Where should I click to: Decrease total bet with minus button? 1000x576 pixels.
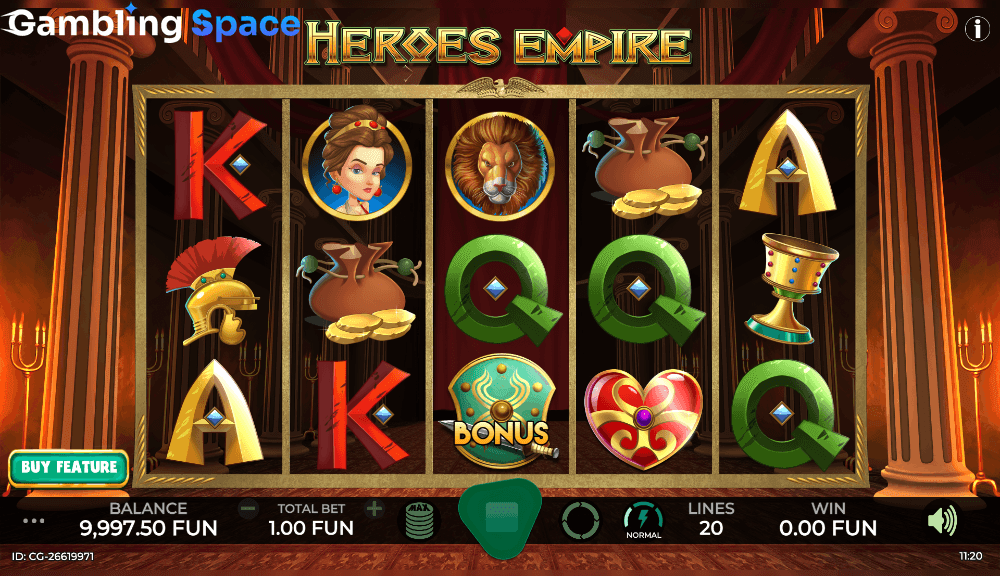[x=249, y=509]
